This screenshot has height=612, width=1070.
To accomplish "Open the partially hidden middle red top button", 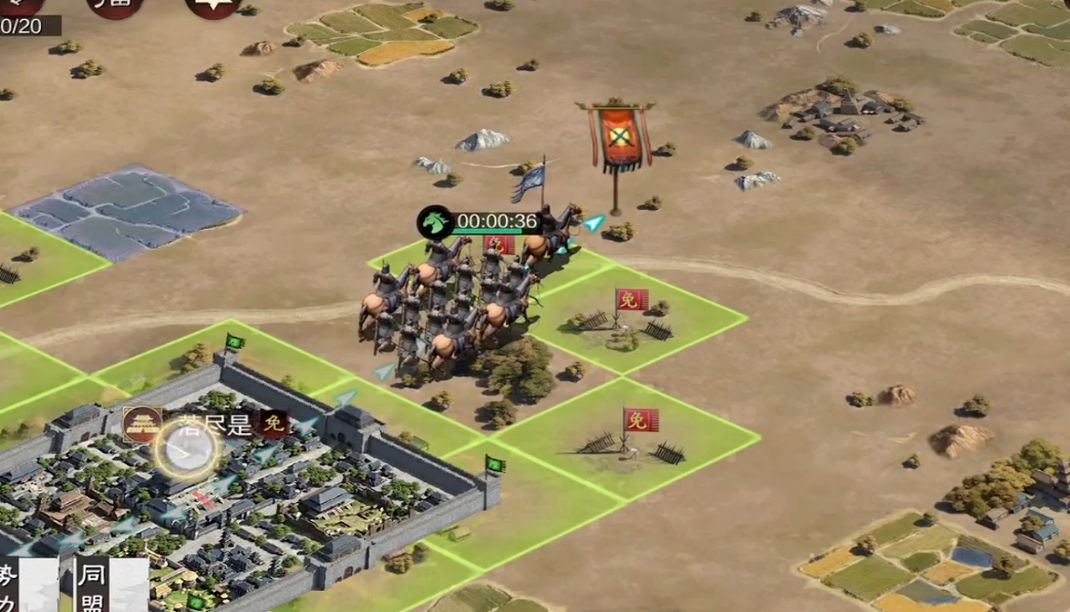I will 114,5.
